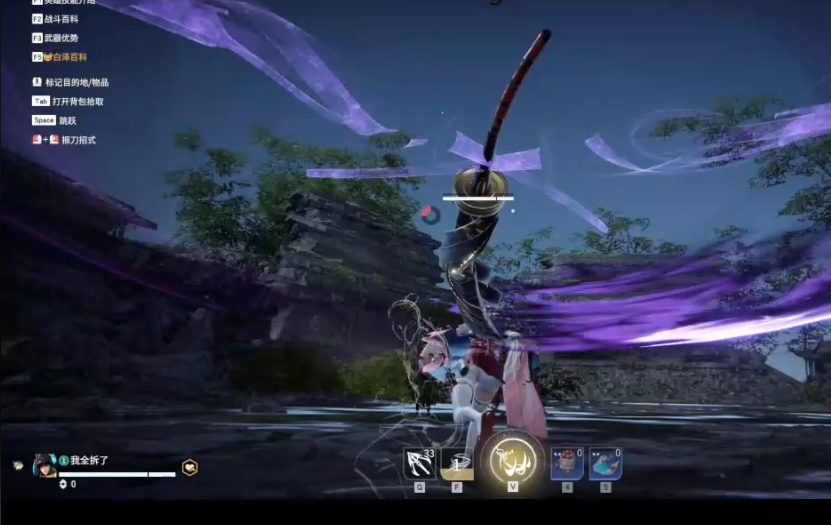Viewport: 831px width, 525px height.
Task: Use the blue consumable item slot
Action: click(x=605, y=464)
